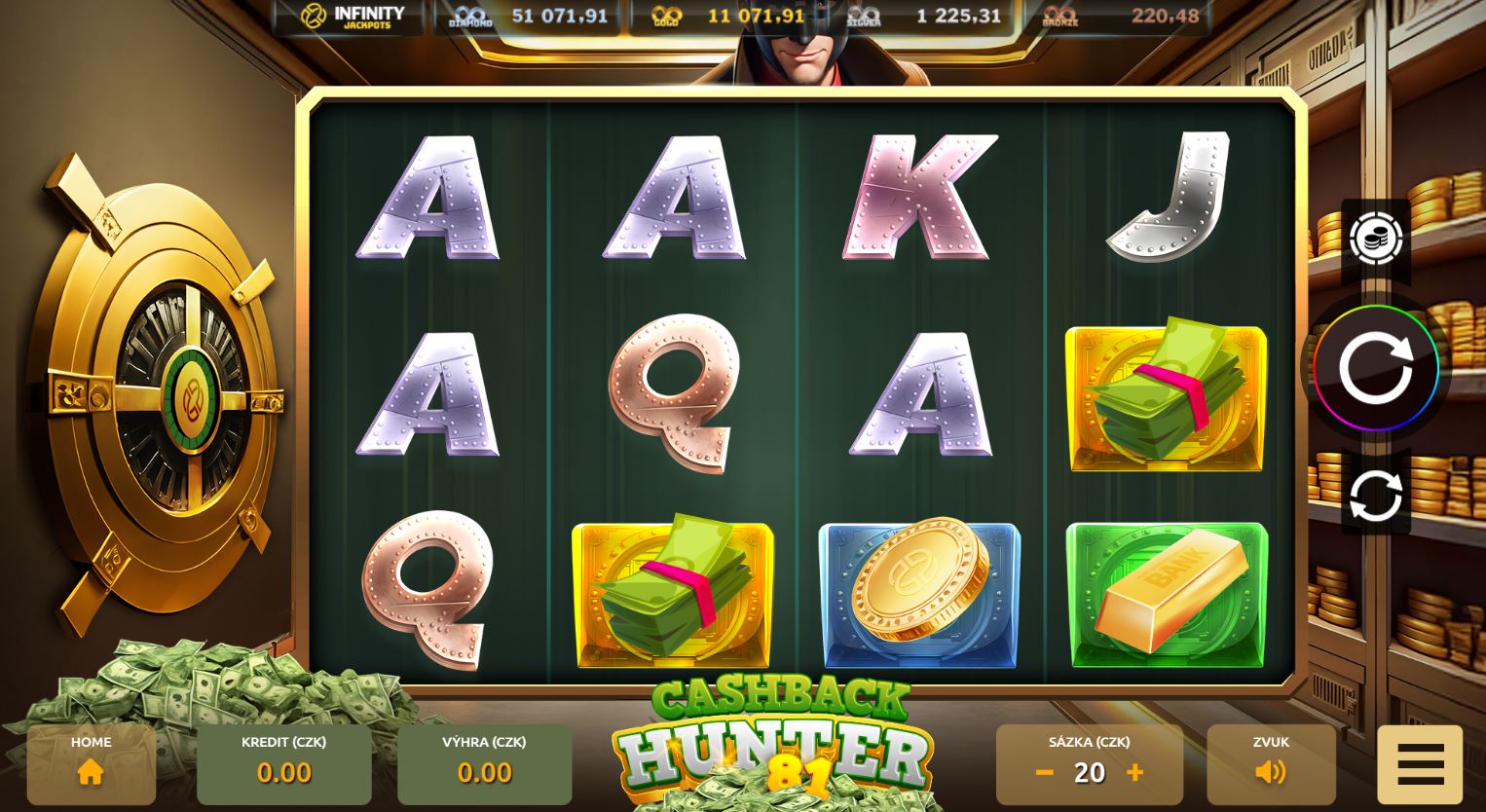Click the gold bar symbol on the reels

pyautogui.click(x=1166, y=596)
